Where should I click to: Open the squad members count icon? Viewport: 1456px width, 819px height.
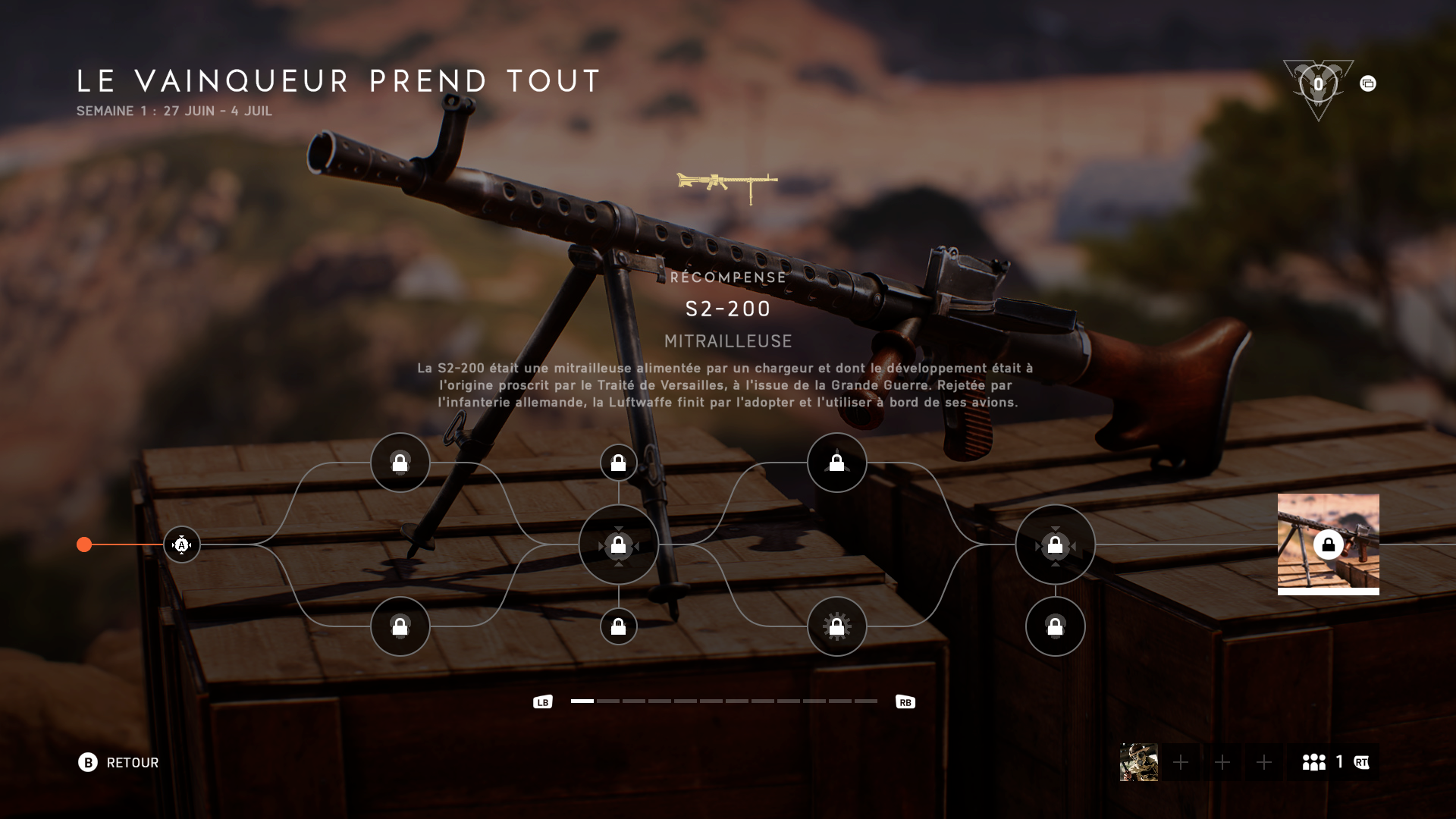[x=1314, y=762]
